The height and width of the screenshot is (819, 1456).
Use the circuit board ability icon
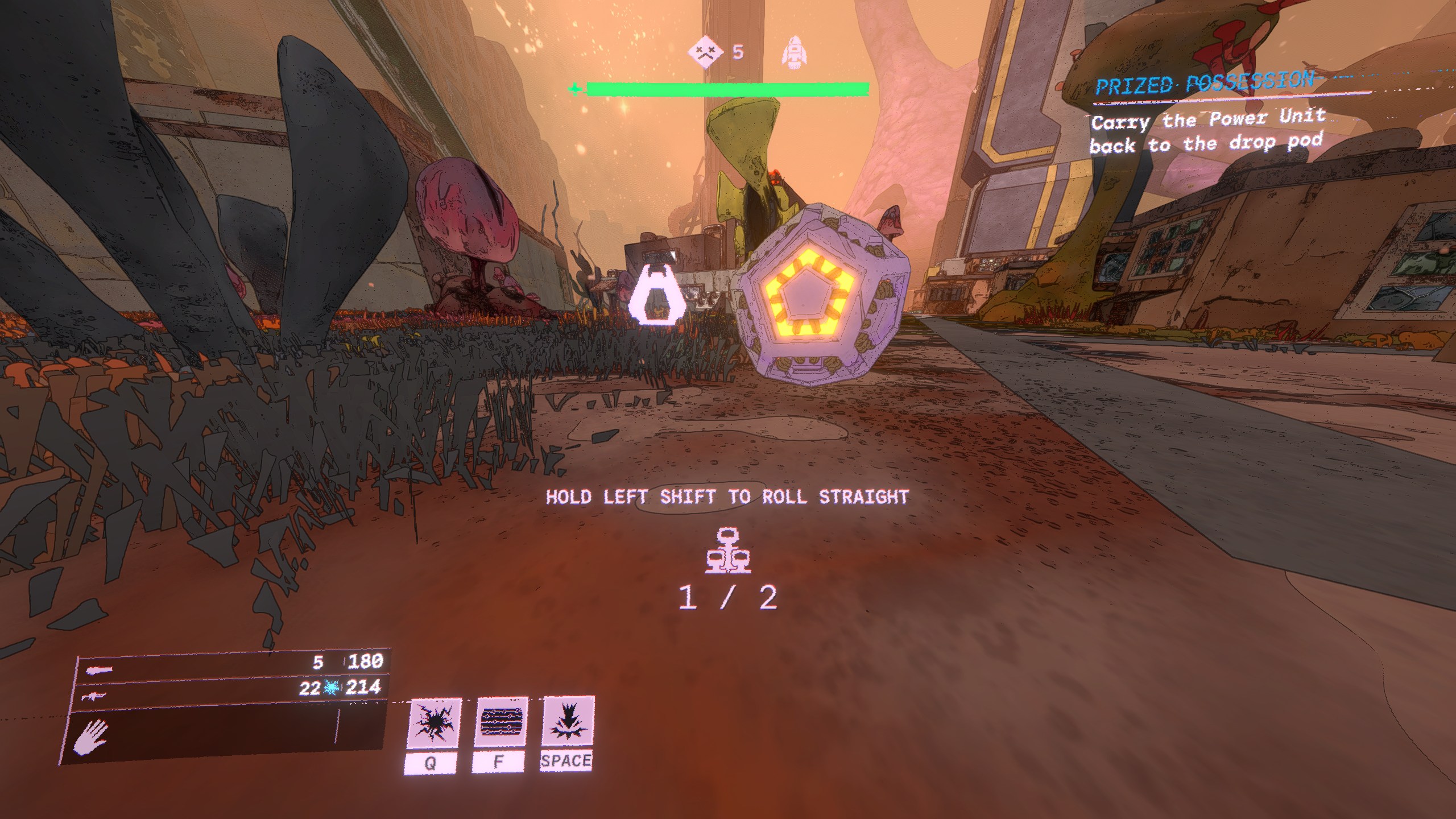click(500, 722)
